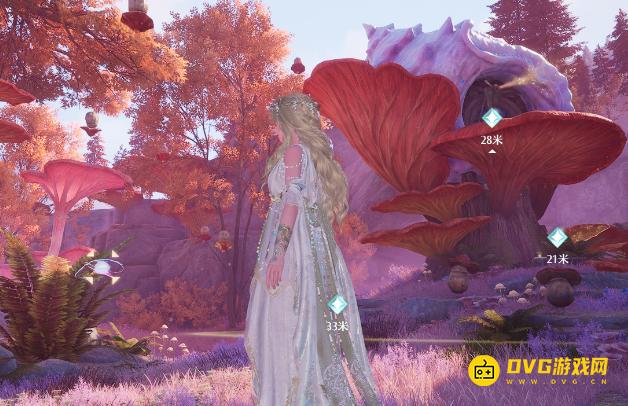Image resolution: width=628 pixels, height=406 pixels.
Task: Select the 21米 diamond waypoint marker
Action: (x=557, y=238)
